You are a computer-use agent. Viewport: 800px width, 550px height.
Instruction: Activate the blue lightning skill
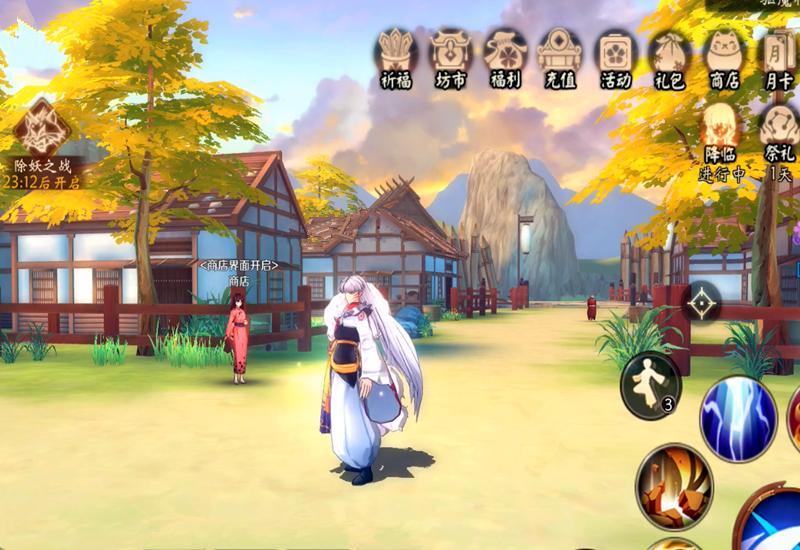pyautogui.click(x=738, y=418)
